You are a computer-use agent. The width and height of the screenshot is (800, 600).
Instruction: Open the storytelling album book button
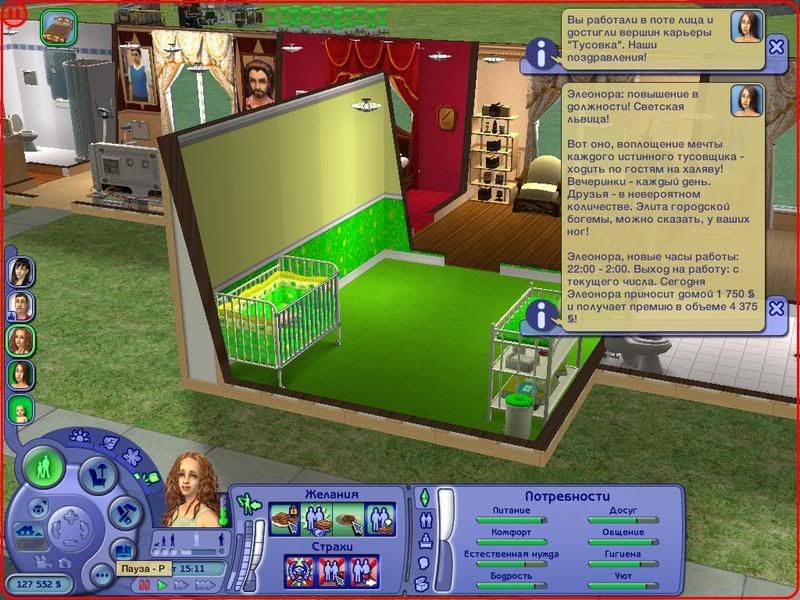click(x=123, y=550)
